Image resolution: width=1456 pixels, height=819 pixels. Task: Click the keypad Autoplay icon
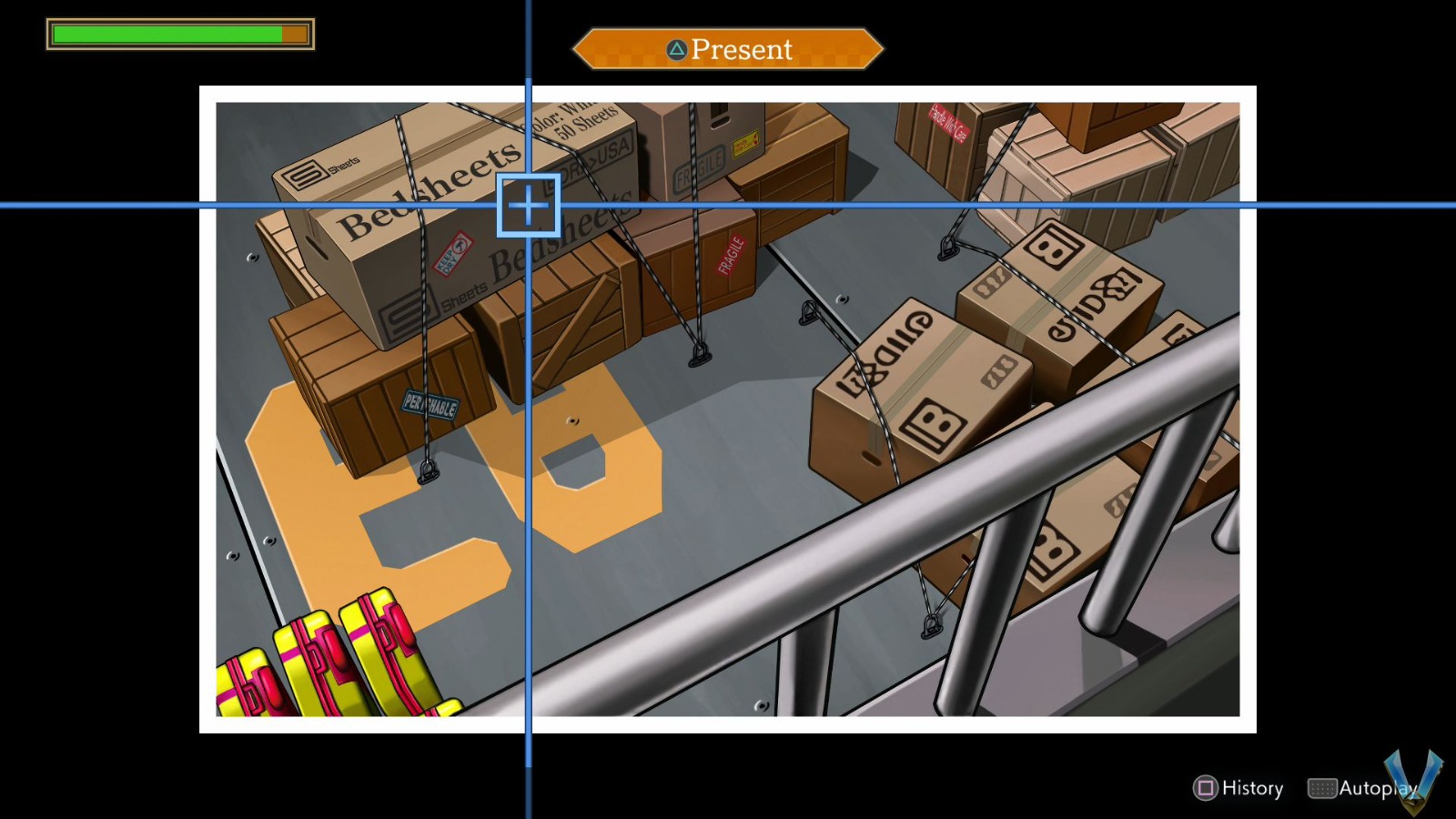[1320, 788]
